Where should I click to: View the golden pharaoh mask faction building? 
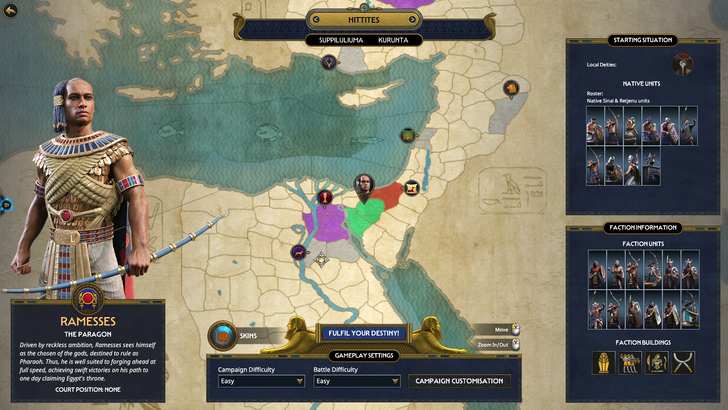point(604,365)
